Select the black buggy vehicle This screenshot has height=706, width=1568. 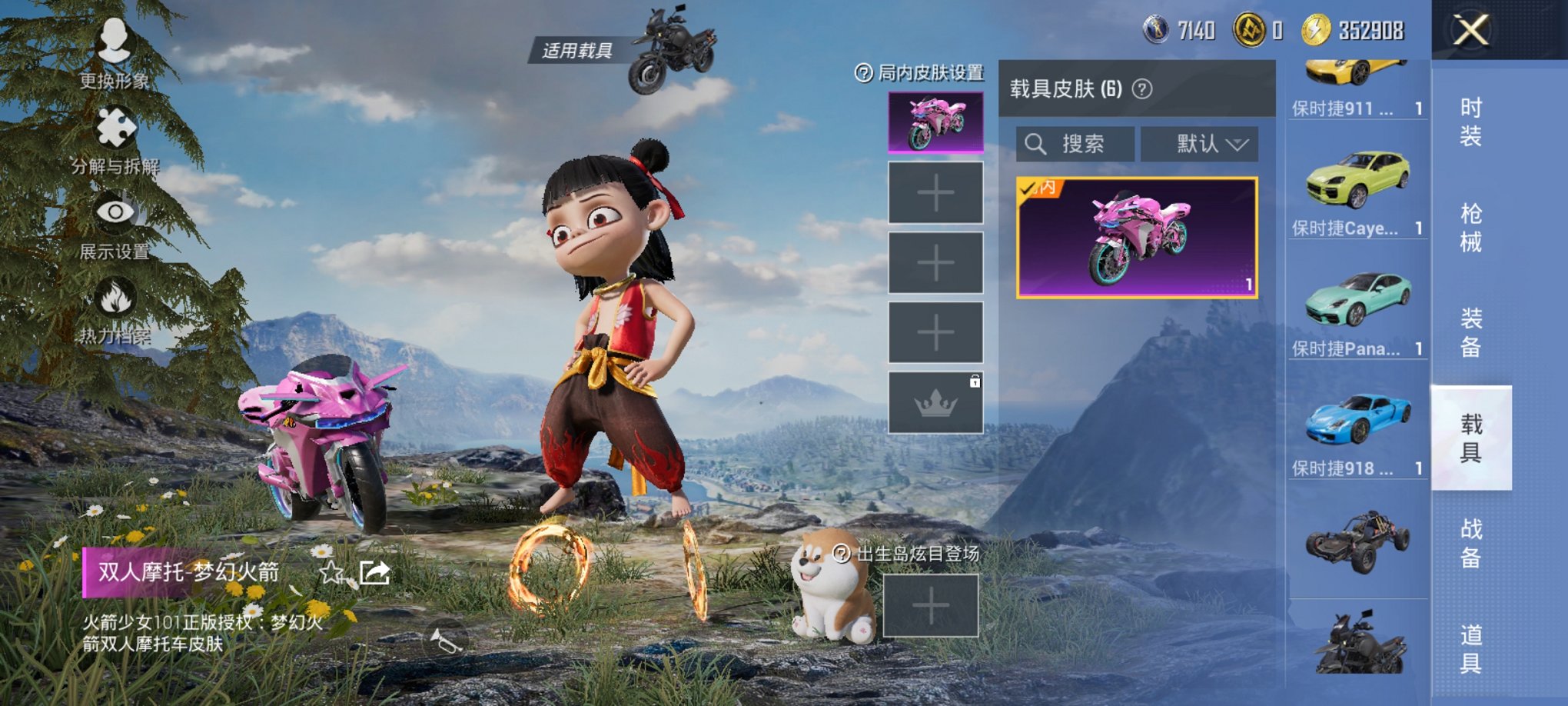(1357, 541)
